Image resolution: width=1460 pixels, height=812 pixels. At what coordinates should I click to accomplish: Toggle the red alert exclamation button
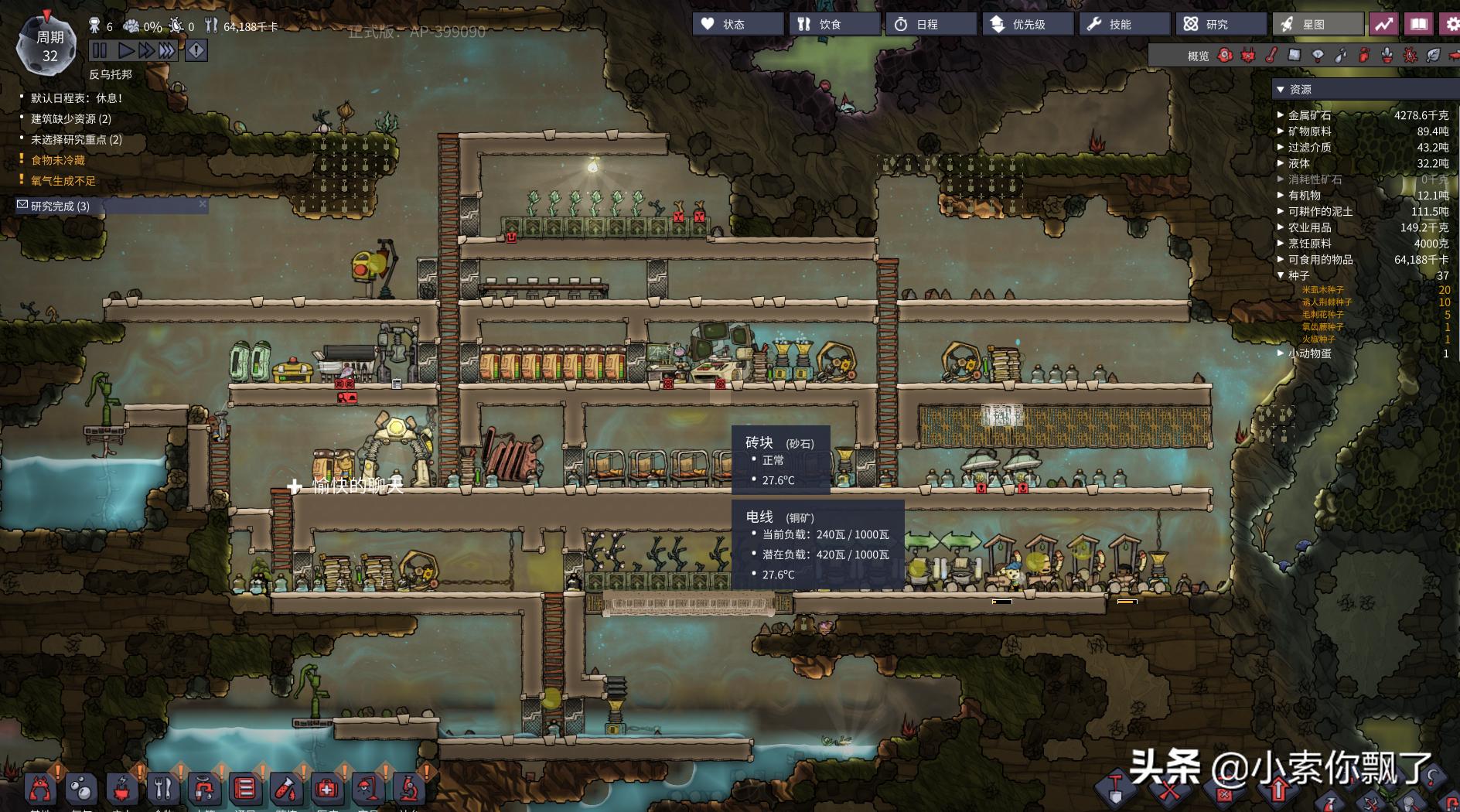tap(196, 51)
